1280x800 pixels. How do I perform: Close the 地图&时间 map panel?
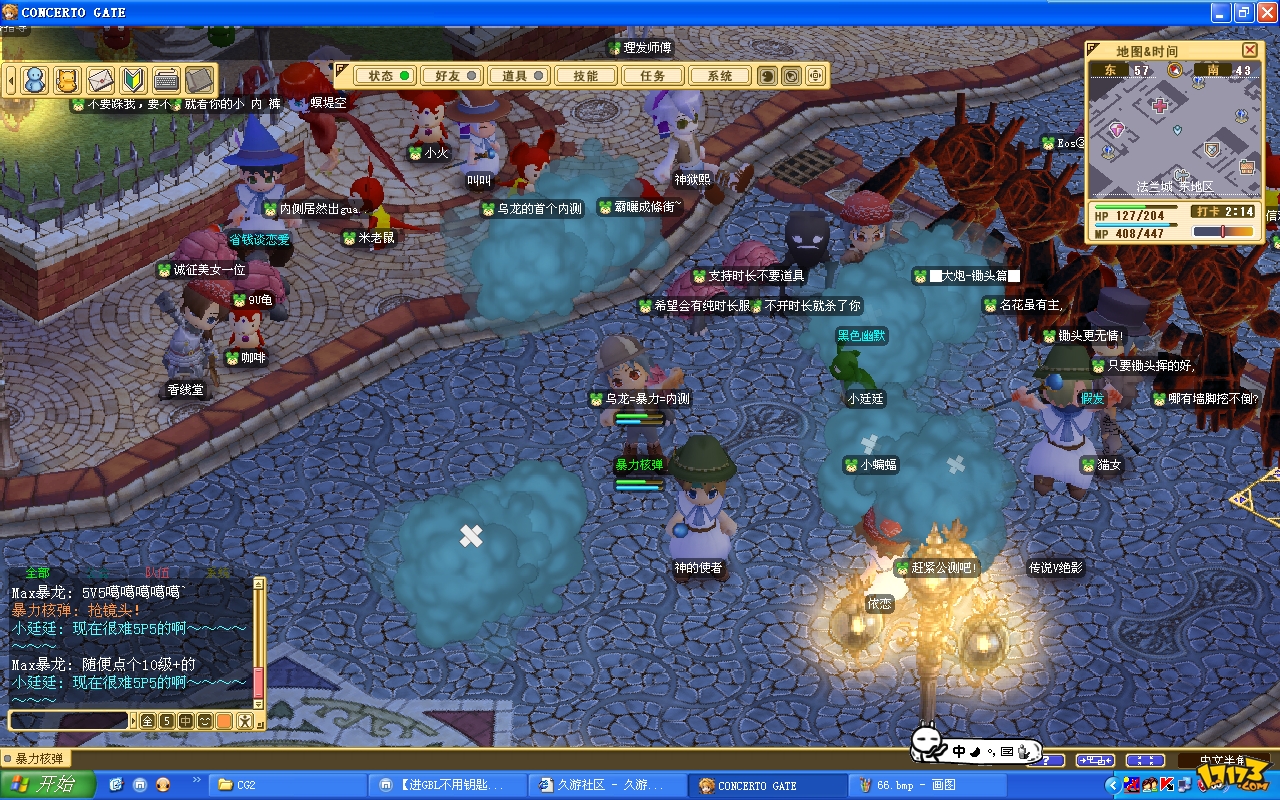[x=1249, y=50]
